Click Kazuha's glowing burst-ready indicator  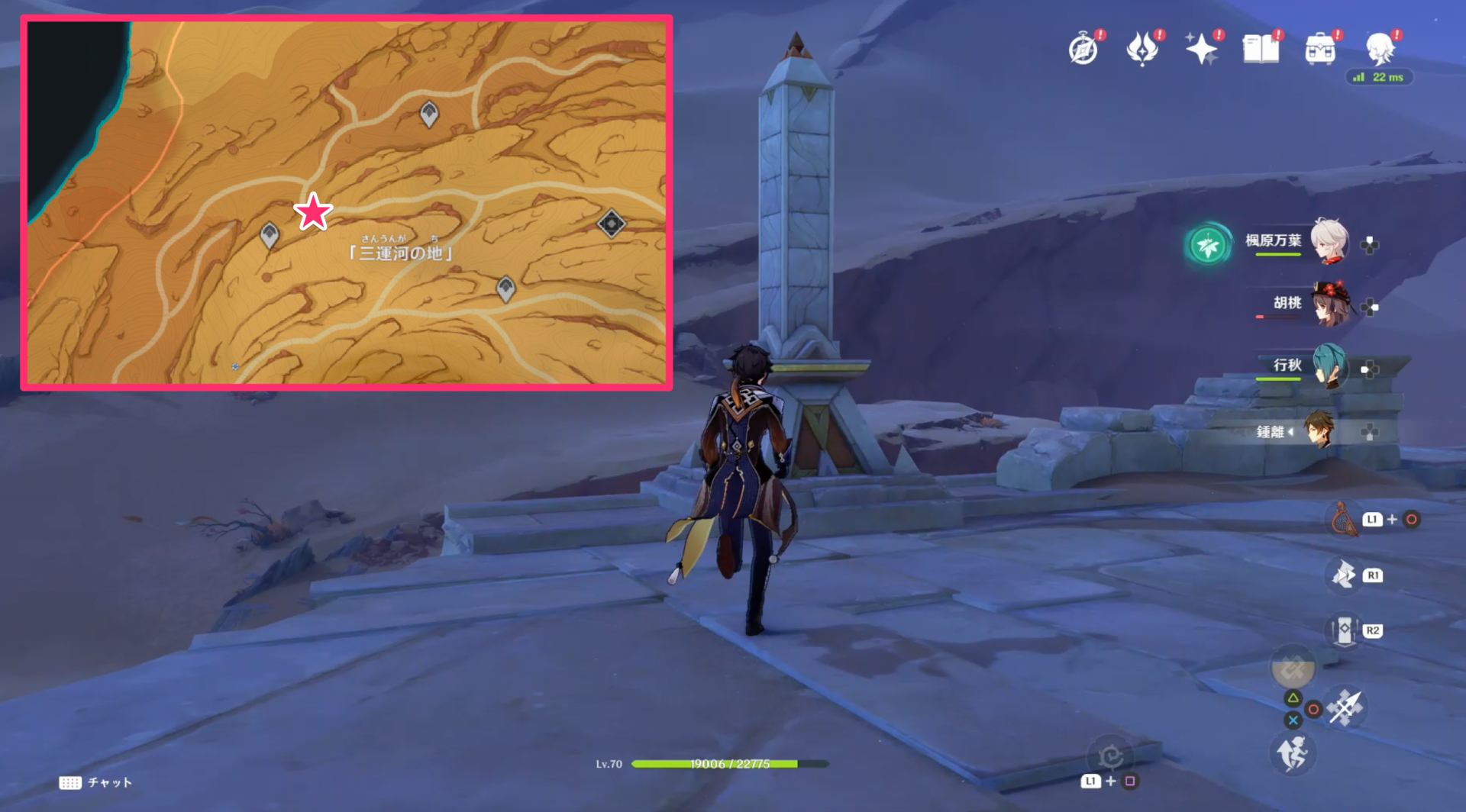click(1209, 245)
